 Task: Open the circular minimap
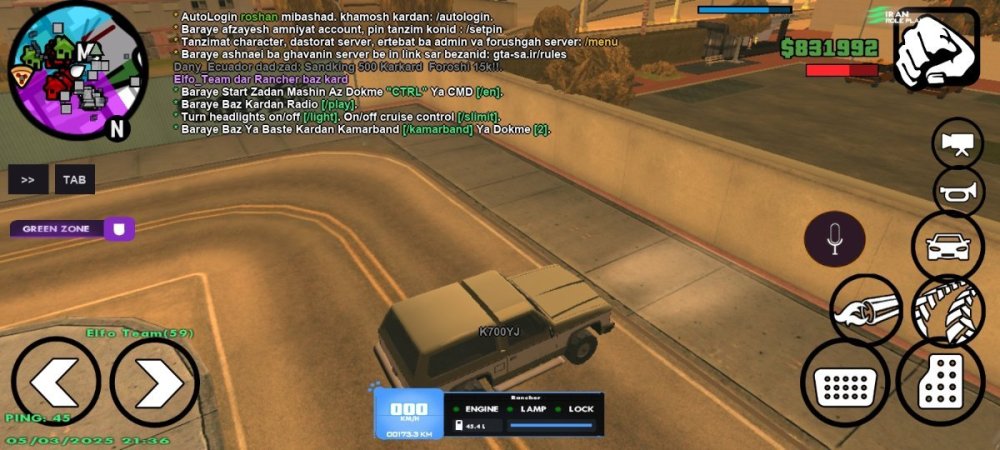click(77, 72)
